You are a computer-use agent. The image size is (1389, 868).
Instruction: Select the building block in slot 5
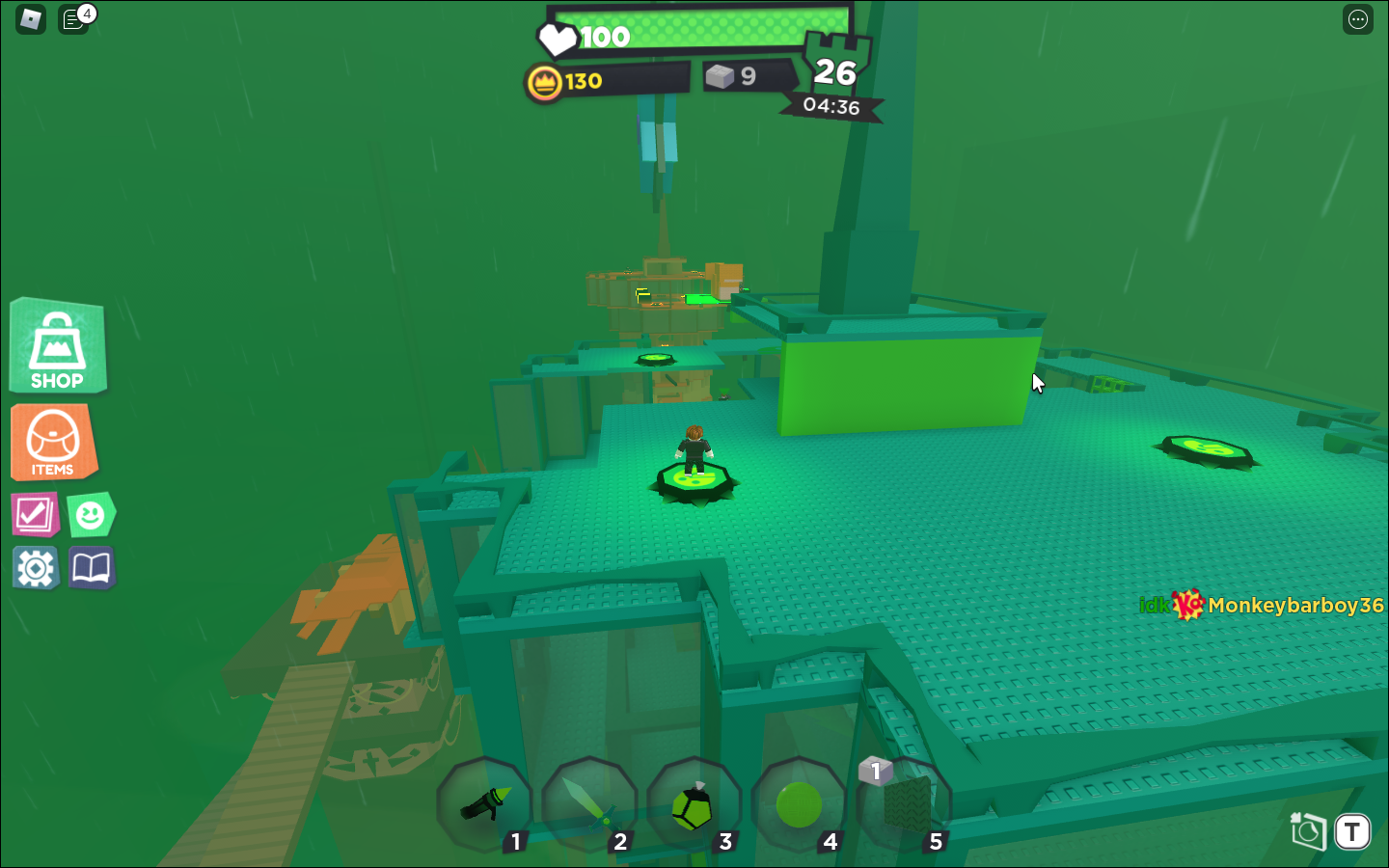(x=904, y=804)
